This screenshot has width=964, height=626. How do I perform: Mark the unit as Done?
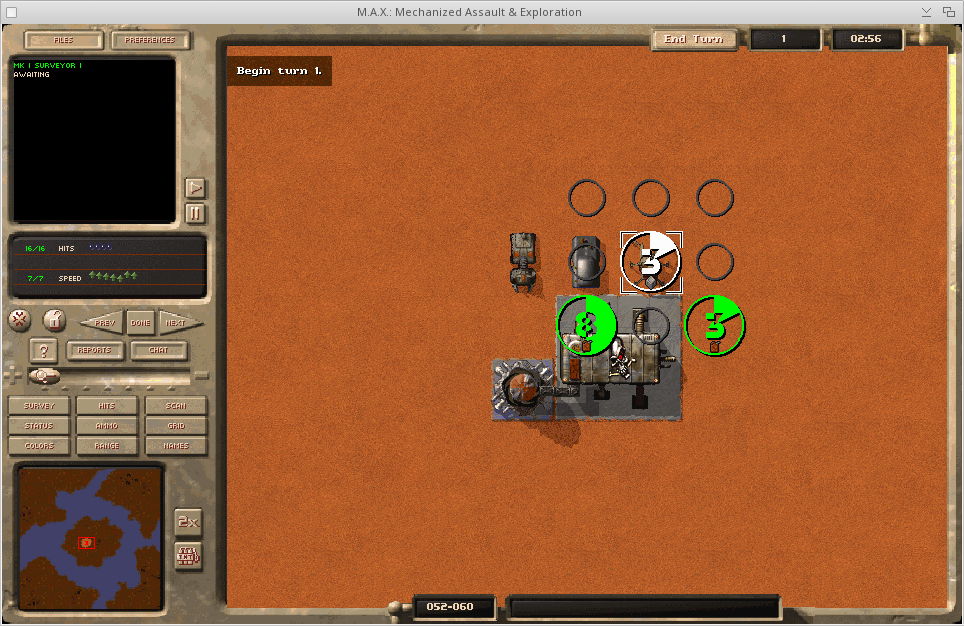(140, 323)
